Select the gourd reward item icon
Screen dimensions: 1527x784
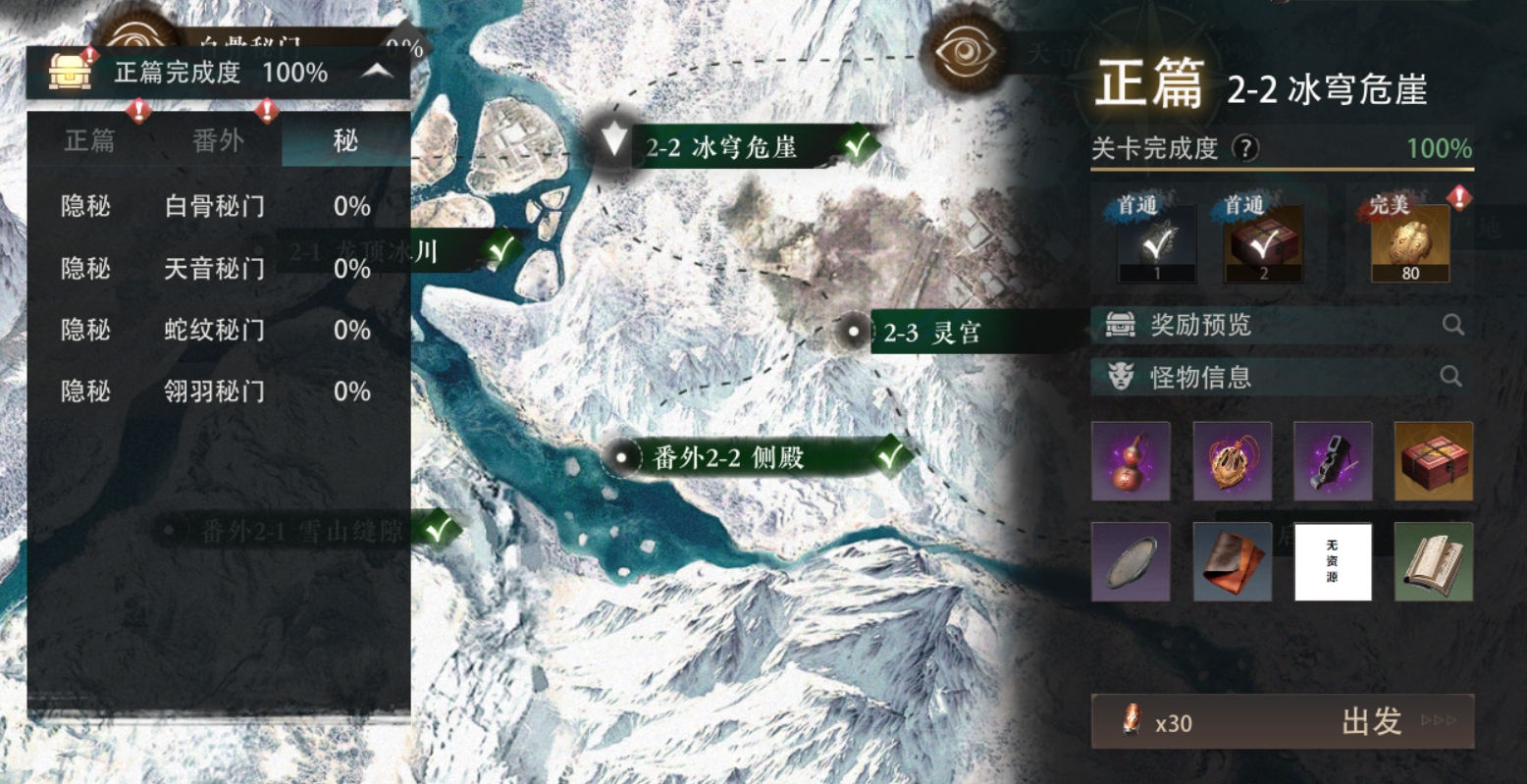click(1131, 461)
